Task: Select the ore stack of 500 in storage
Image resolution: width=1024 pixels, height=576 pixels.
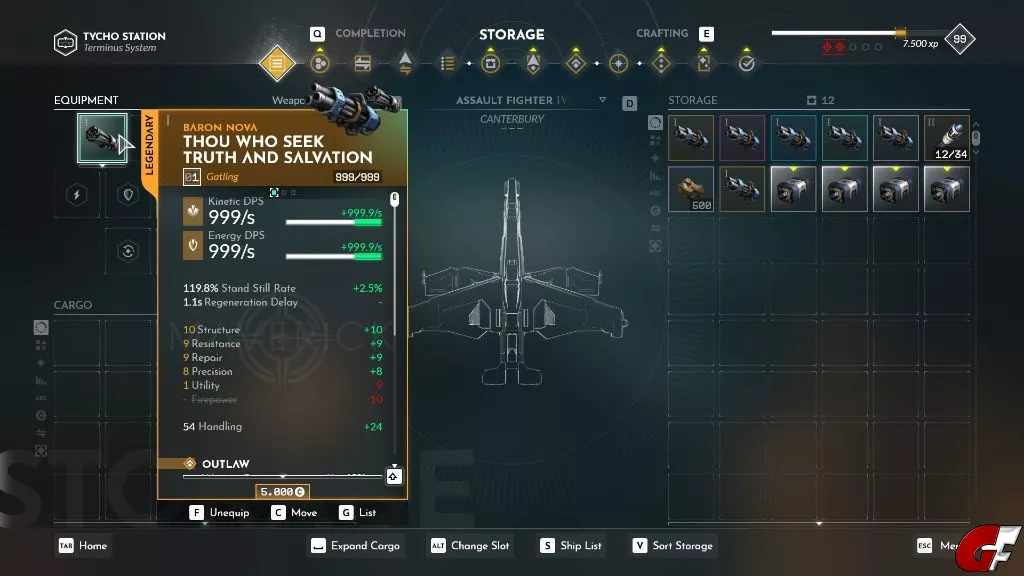Action: [691, 188]
